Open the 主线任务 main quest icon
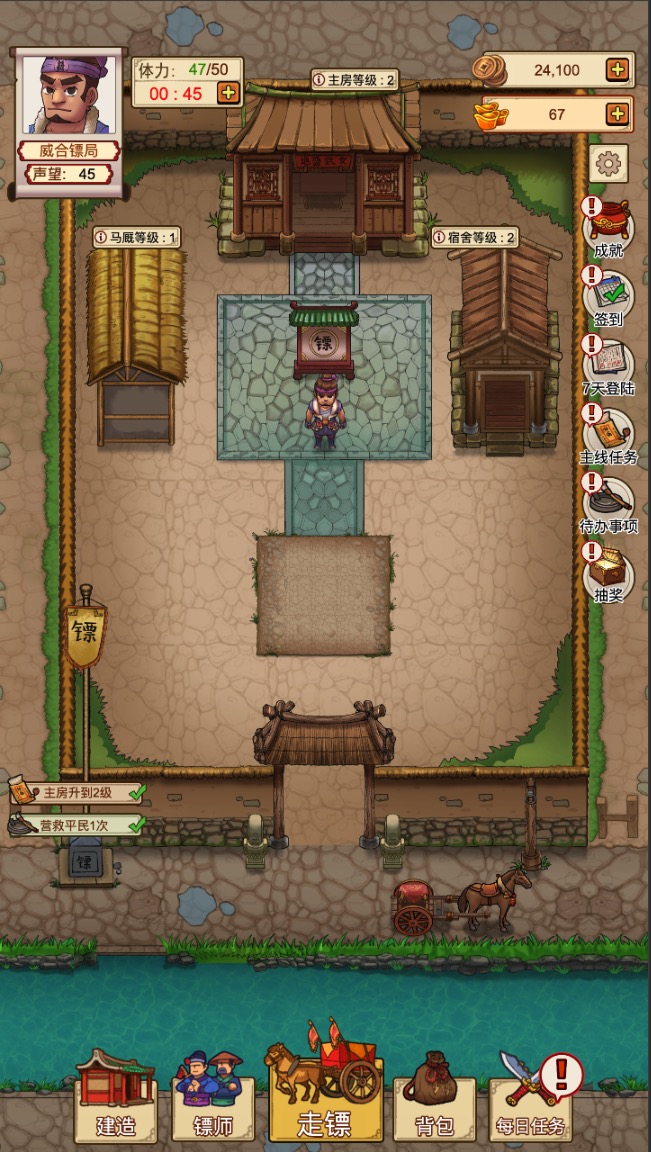This screenshot has width=651, height=1152. point(608,435)
